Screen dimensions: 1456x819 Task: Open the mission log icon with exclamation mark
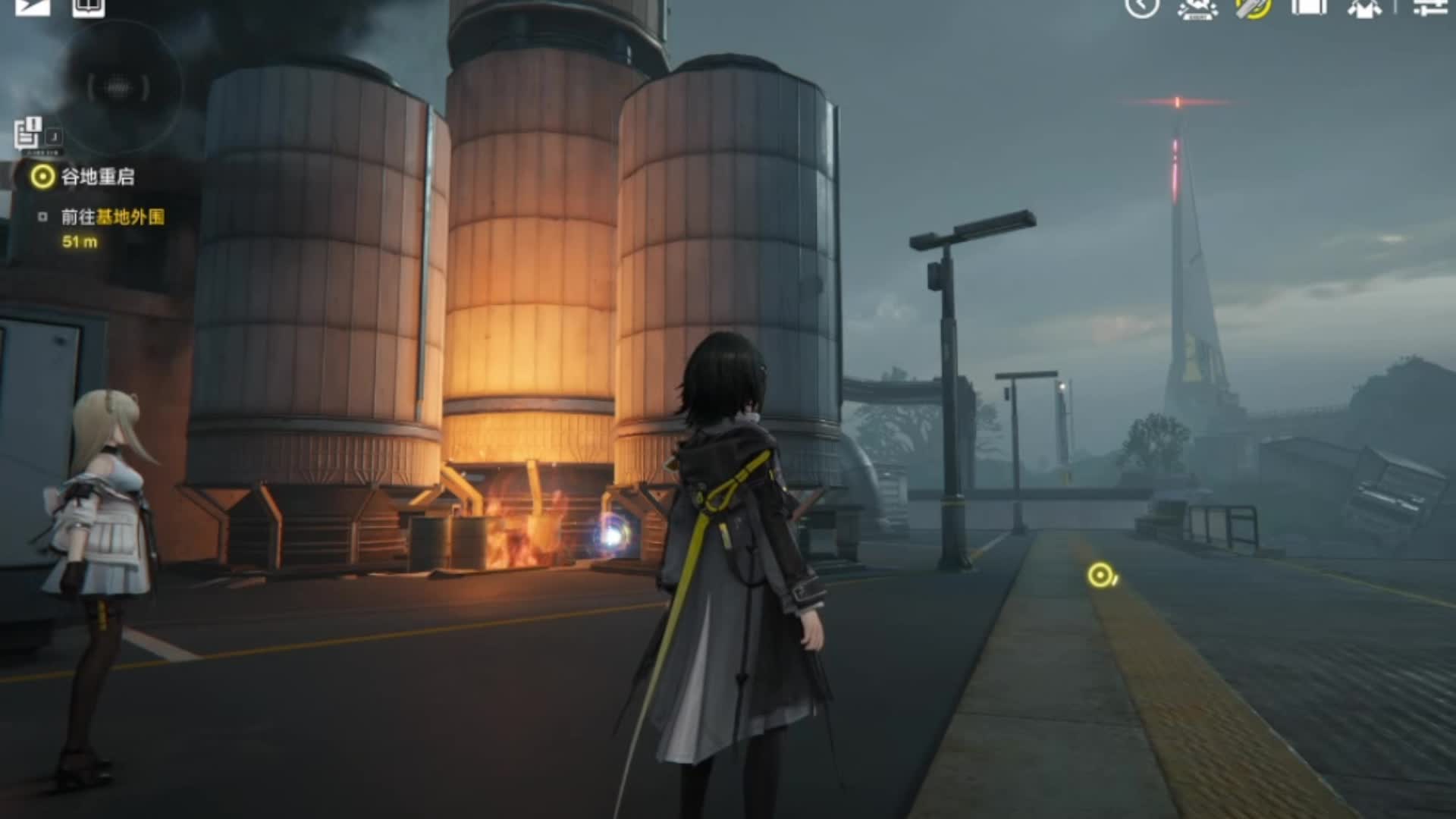(x=28, y=133)
